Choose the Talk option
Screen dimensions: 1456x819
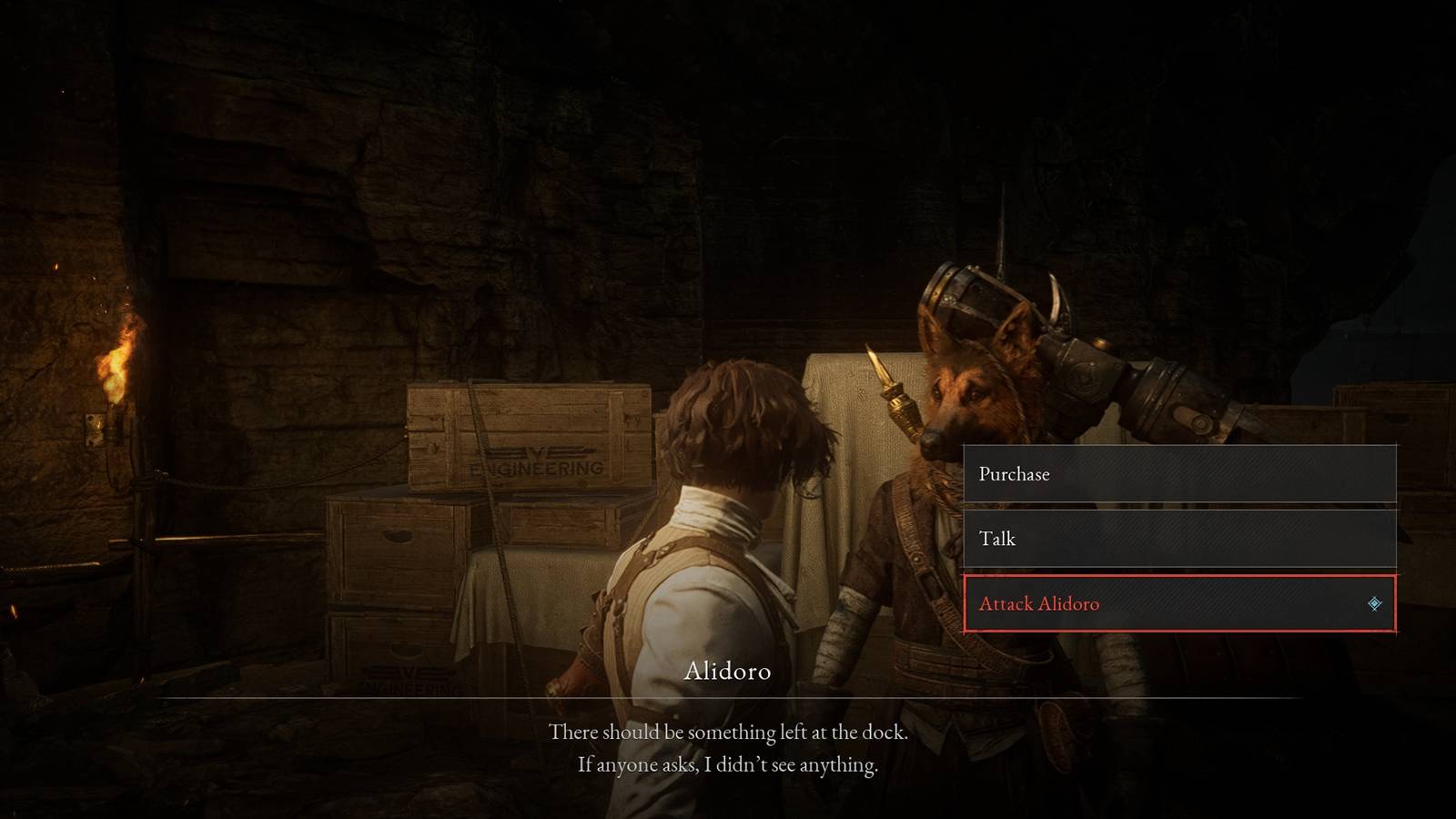(1178, 539)
